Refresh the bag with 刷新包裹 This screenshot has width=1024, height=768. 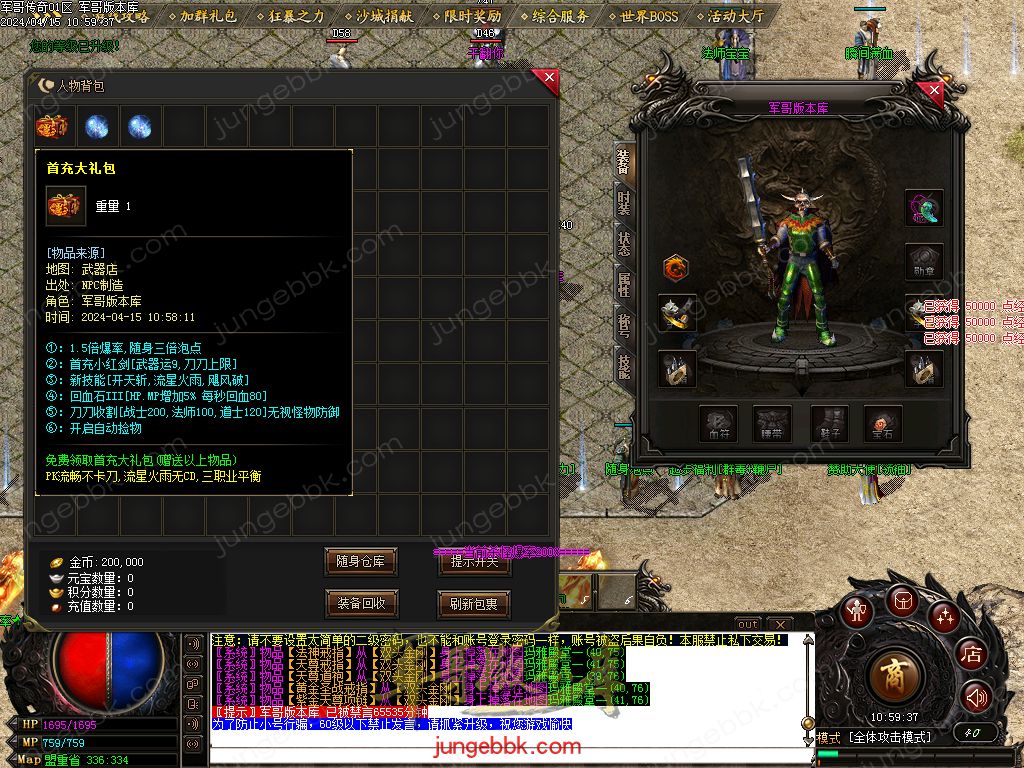point(474,604)
